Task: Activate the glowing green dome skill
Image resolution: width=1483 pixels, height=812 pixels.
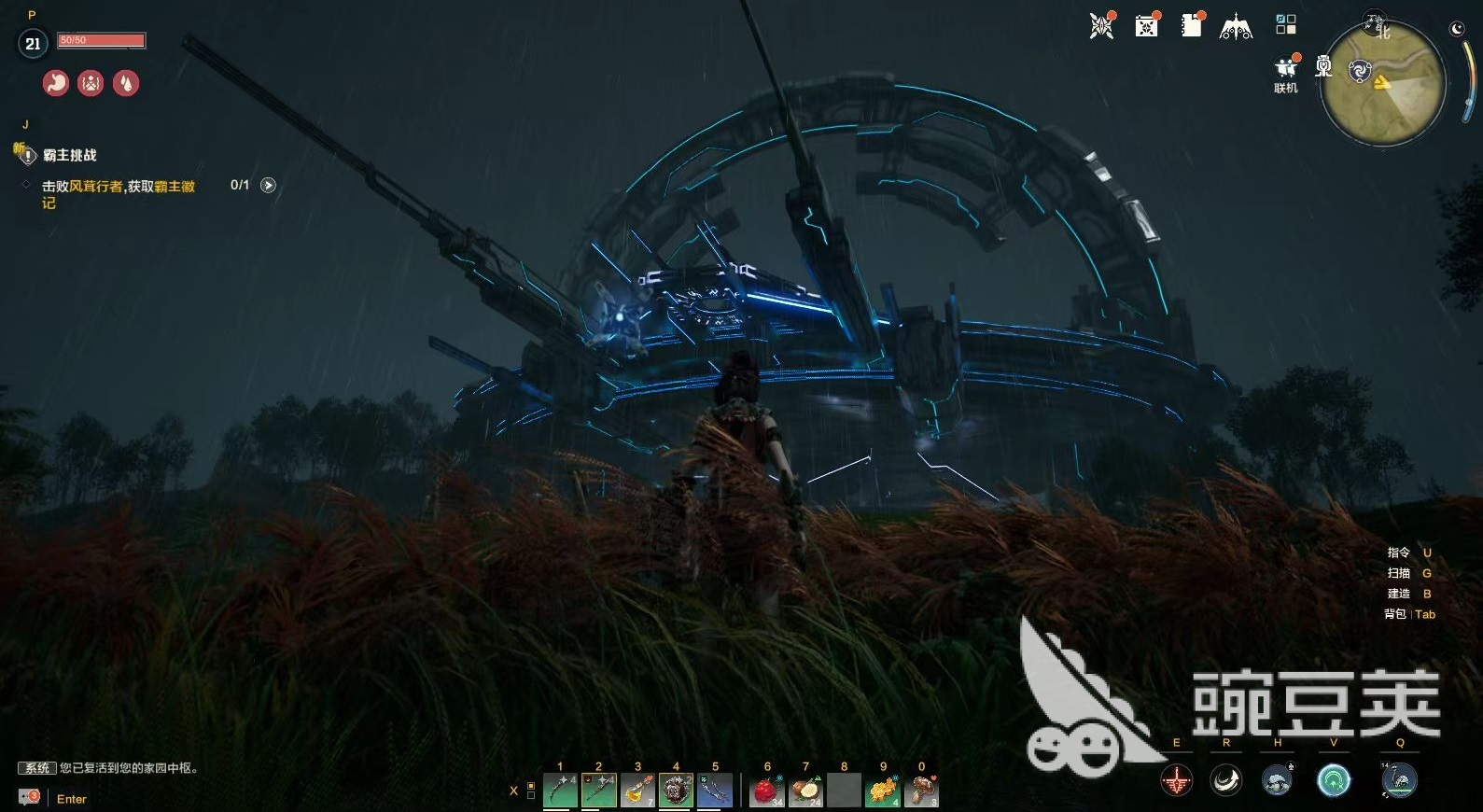Action: pyautogui.click(x=1334, y=779)
